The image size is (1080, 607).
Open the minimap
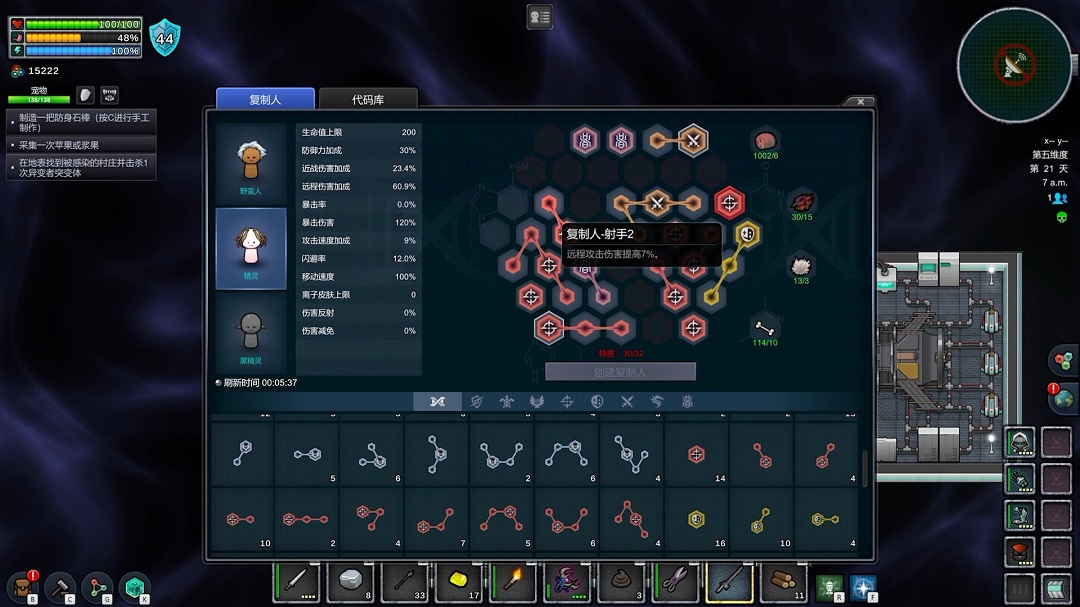point(1014,65)
